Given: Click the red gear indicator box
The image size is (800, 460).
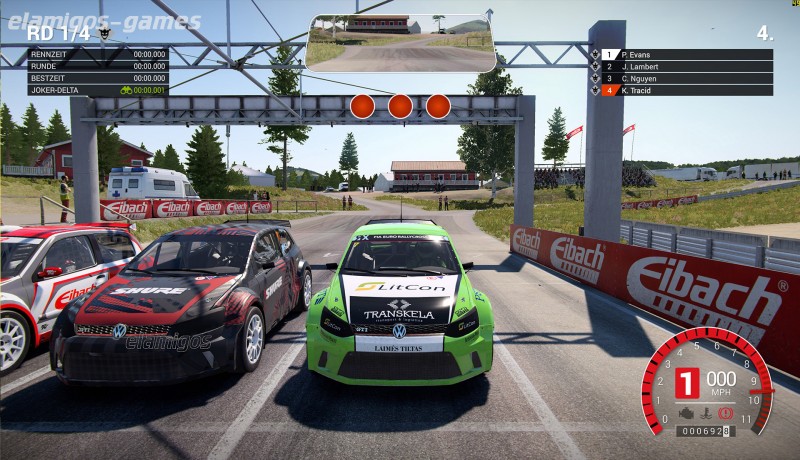Looking at the screenshot, I should 687,383.
